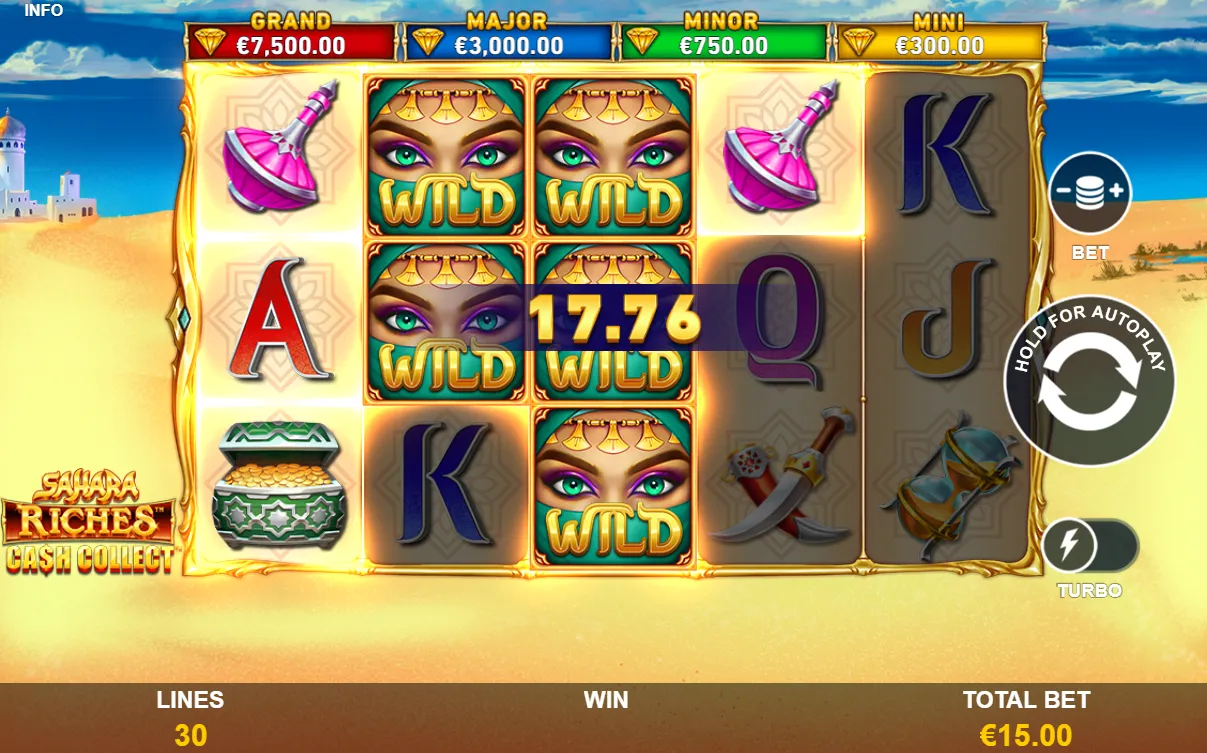Open the INFO paytable page

(43, 10)
